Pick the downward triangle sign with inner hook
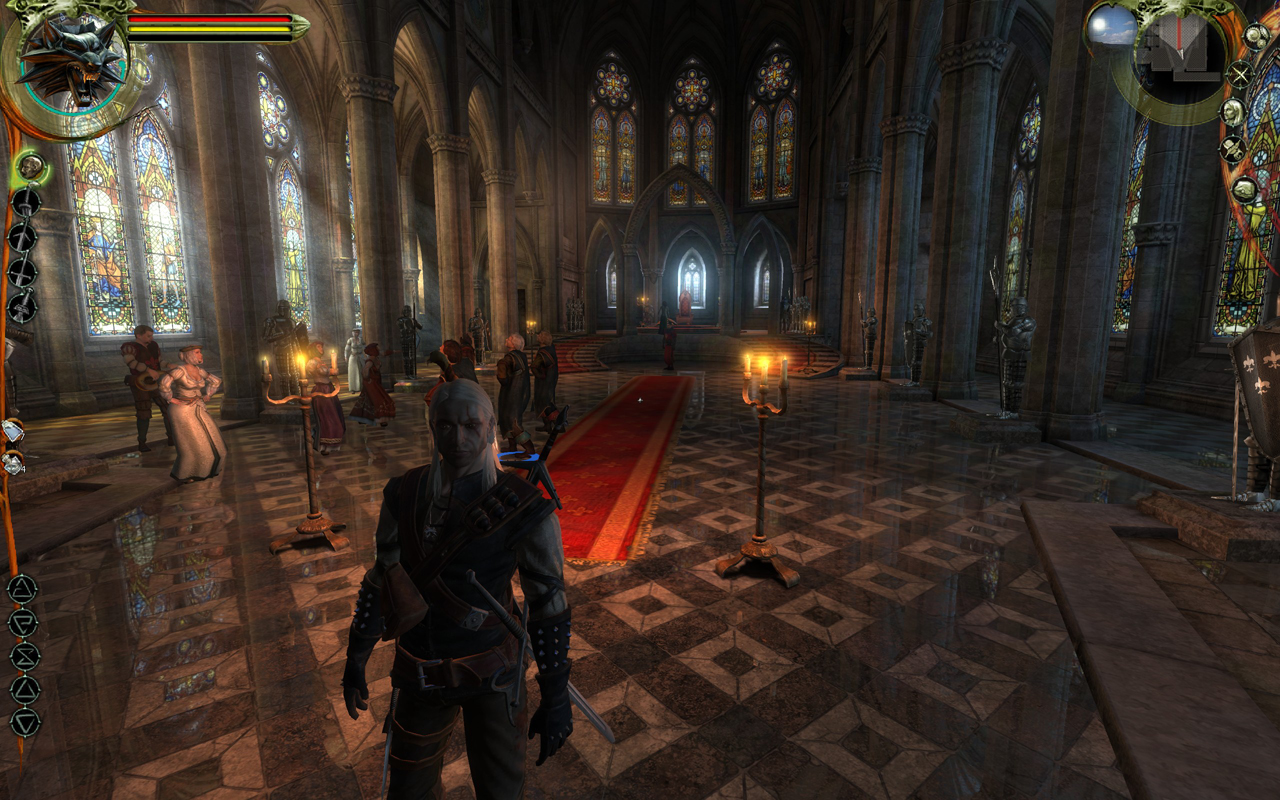 [x=23, y=623]
